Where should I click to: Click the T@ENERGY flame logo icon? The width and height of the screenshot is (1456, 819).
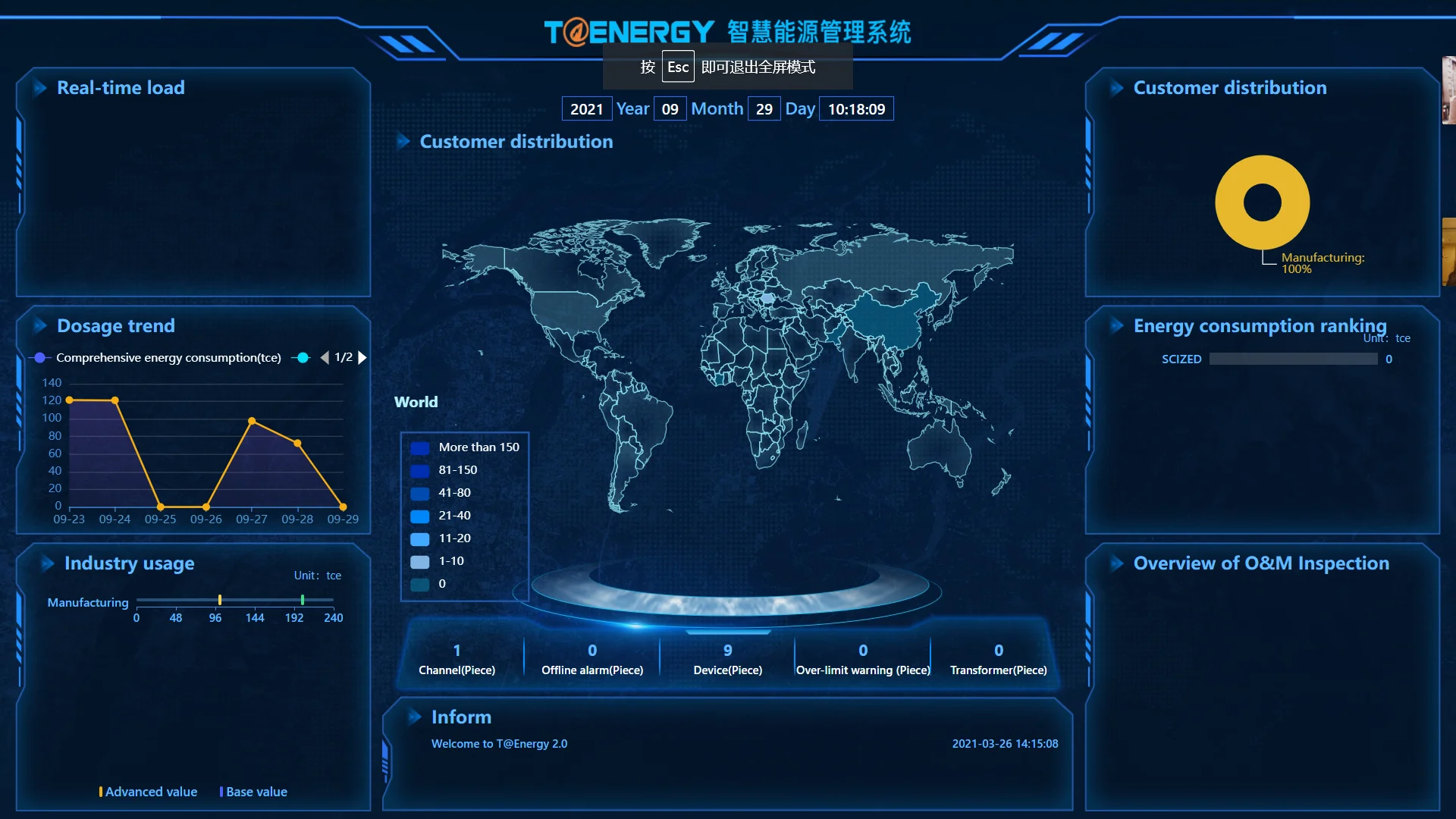[577, 31]
